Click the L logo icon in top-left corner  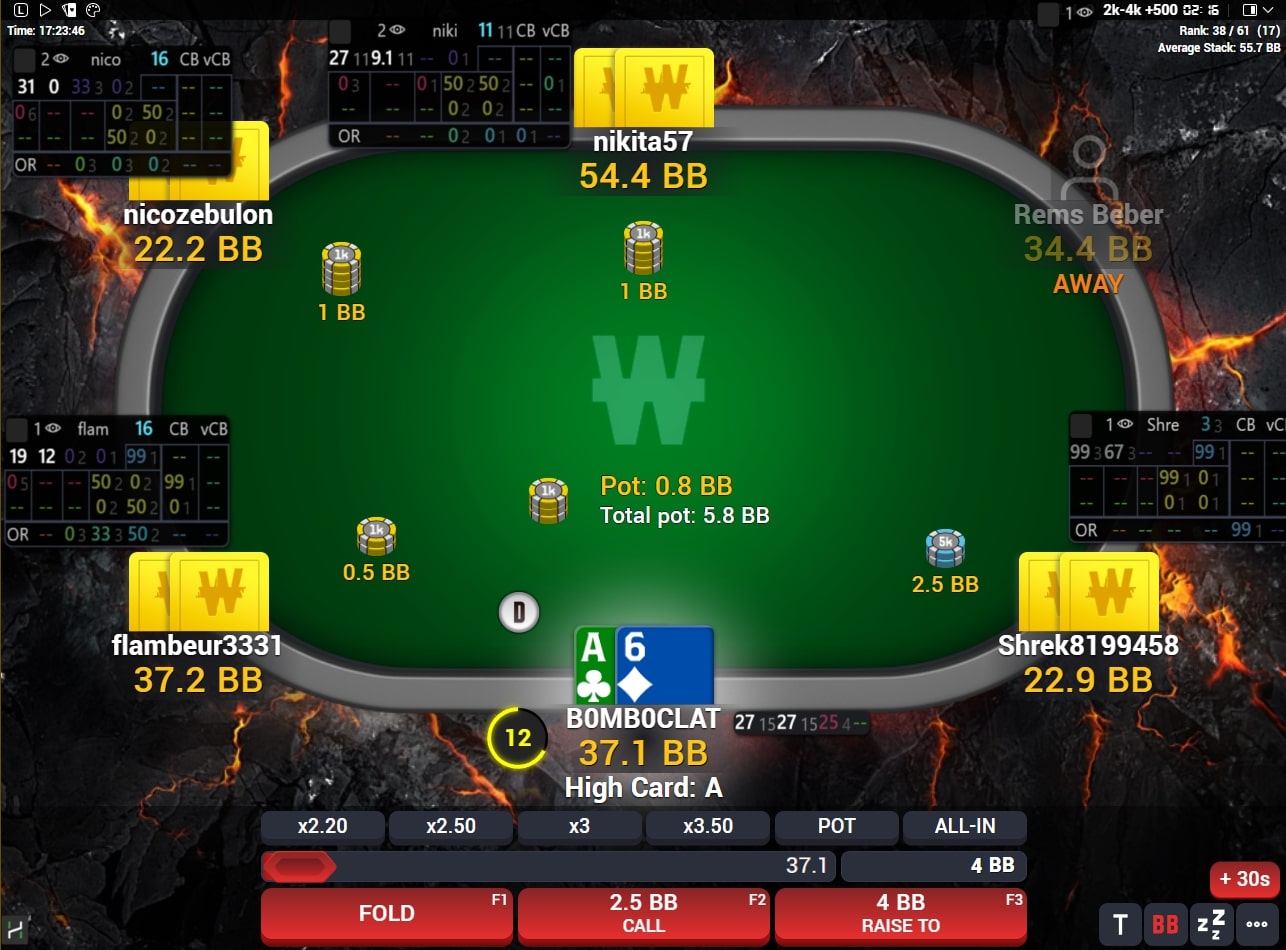click(21, 10)
